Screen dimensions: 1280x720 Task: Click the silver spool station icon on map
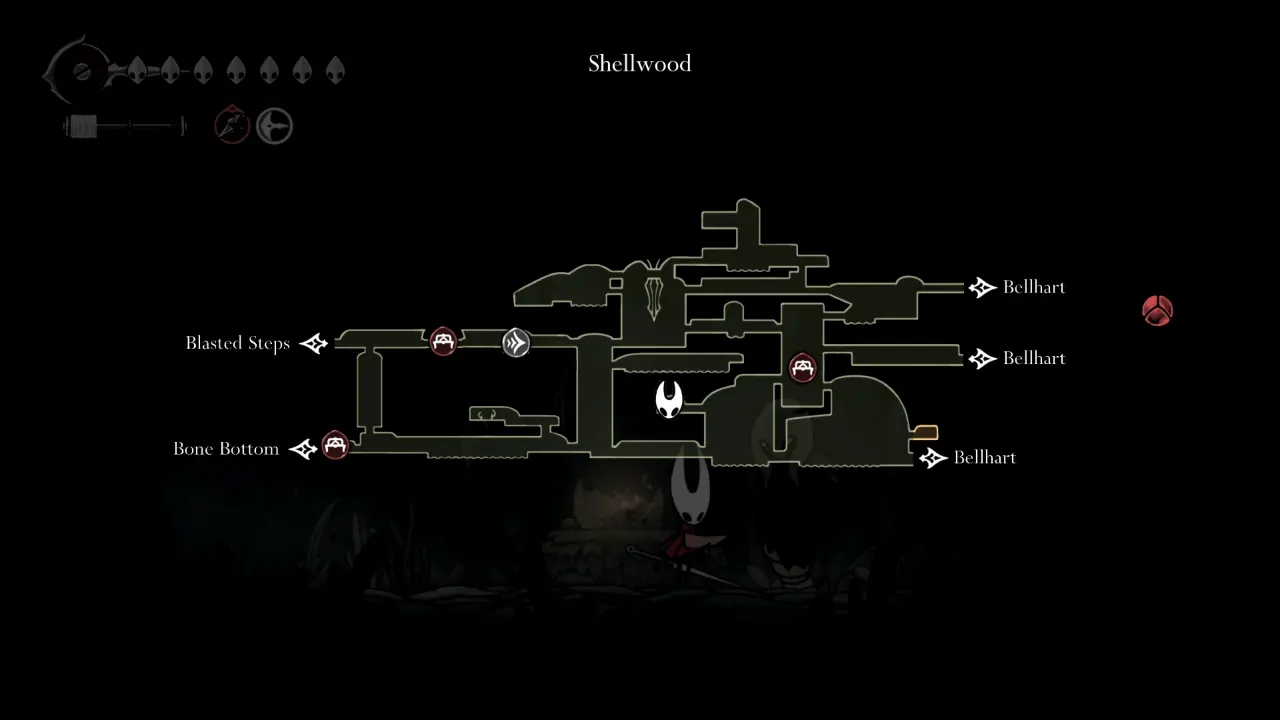coord(516,343)
